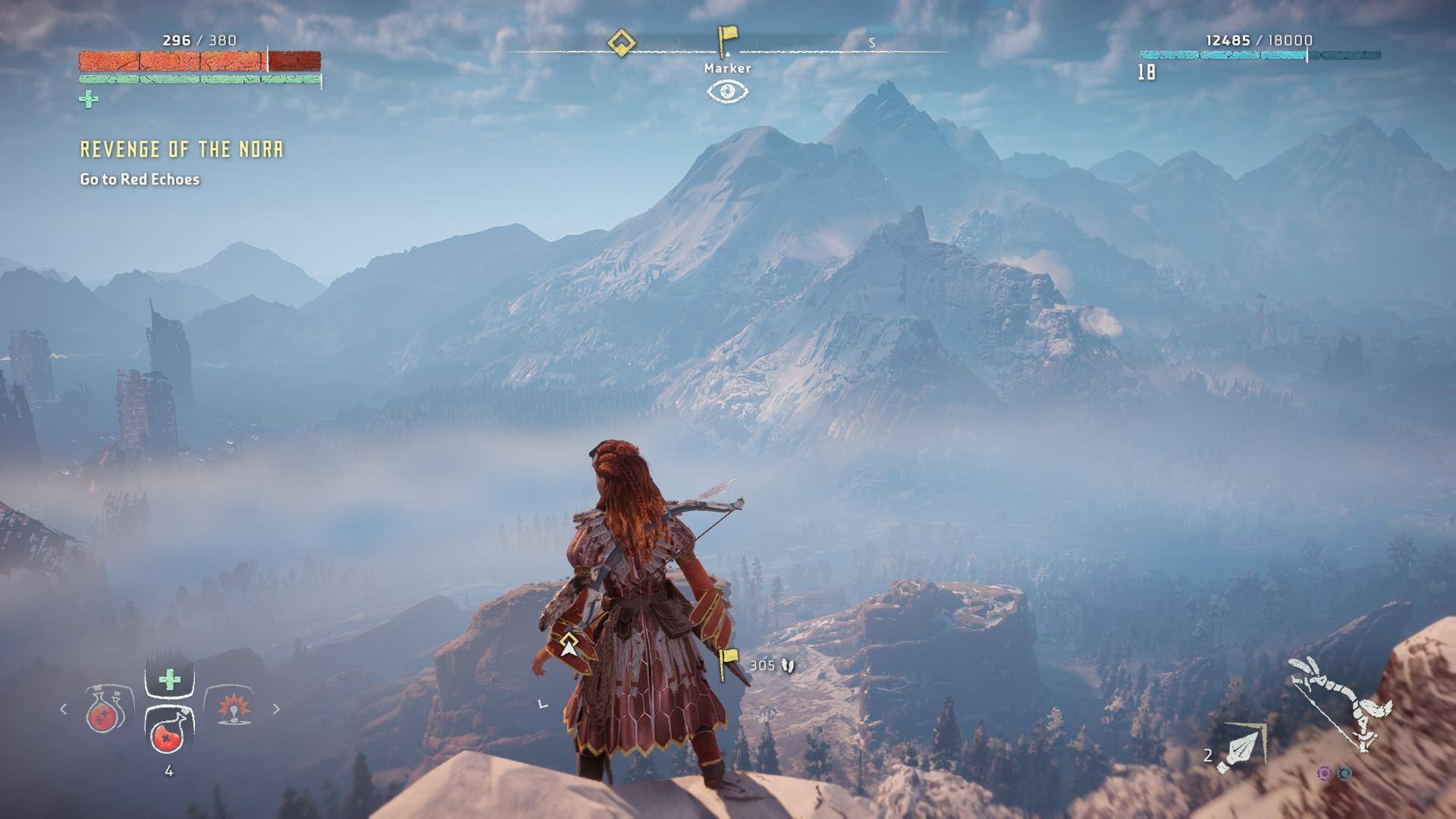
Task: Cycle tools left with the left arrow
Action: pos(64,709)
